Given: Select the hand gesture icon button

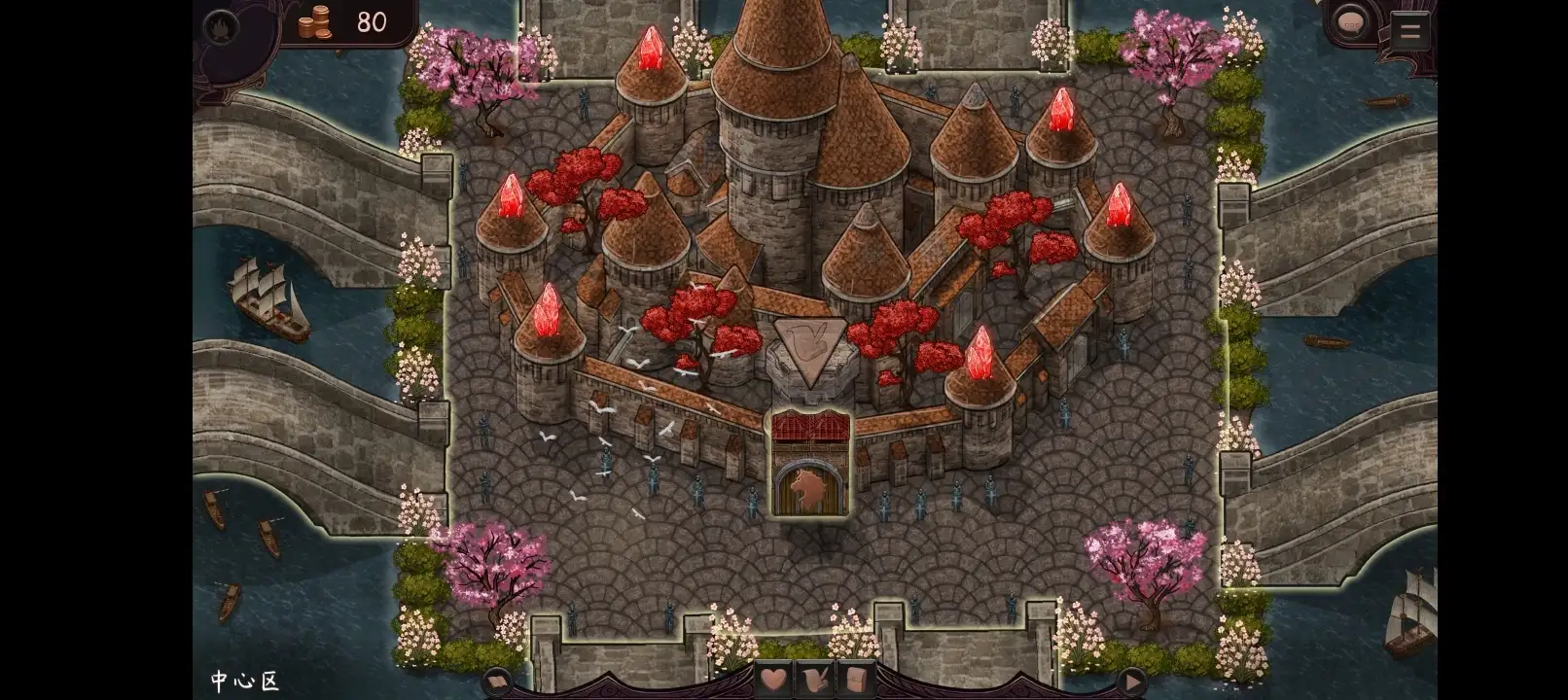Looking at the screenshot, I should coord(812,679).
